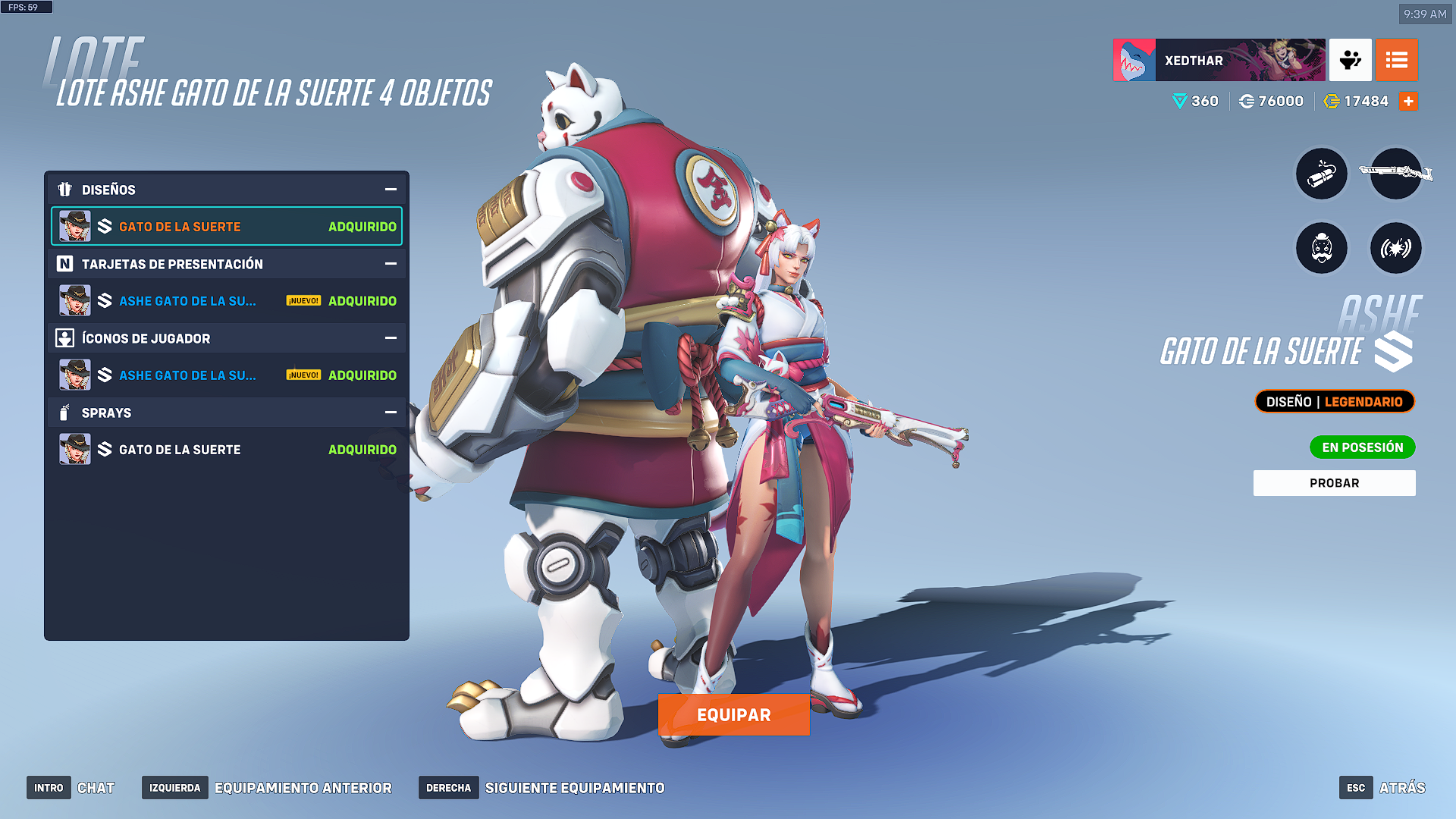Collapse the DISEÑOS section
This screenshot has width=1456, height=819.
click(x=391, y=190)
